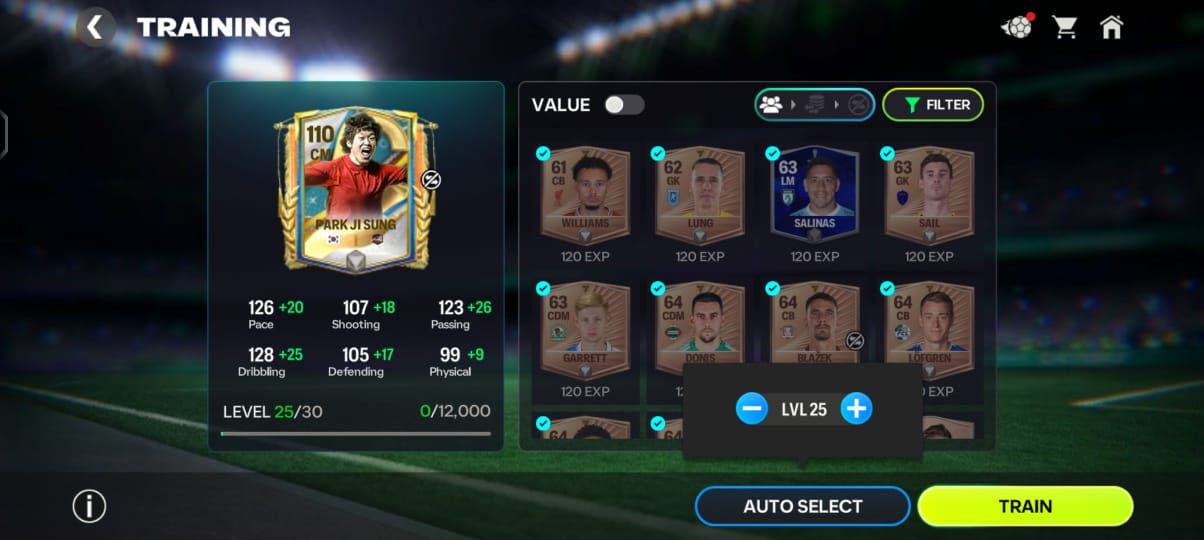Screen dimensions: 1204x540
Task: Click the AUTO SELECT button
Action: [802, 506]
